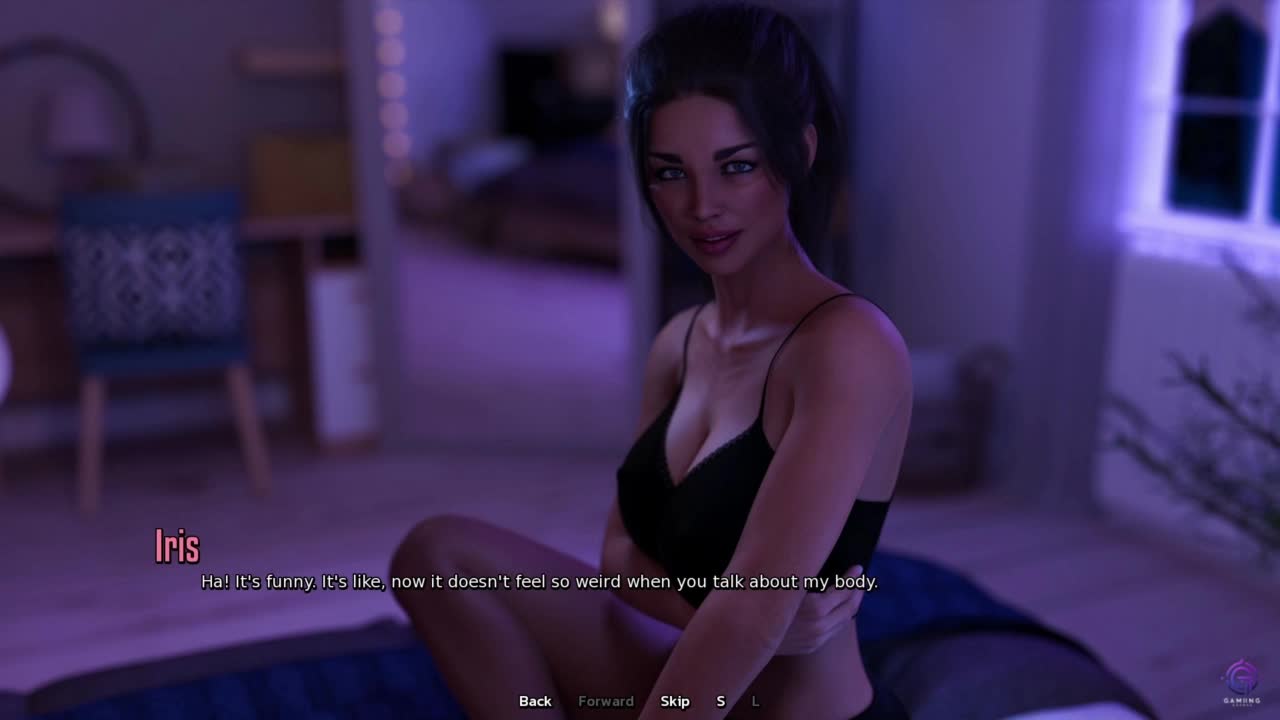
Task: Click the Forward button
Action: (x=606, y=701)
